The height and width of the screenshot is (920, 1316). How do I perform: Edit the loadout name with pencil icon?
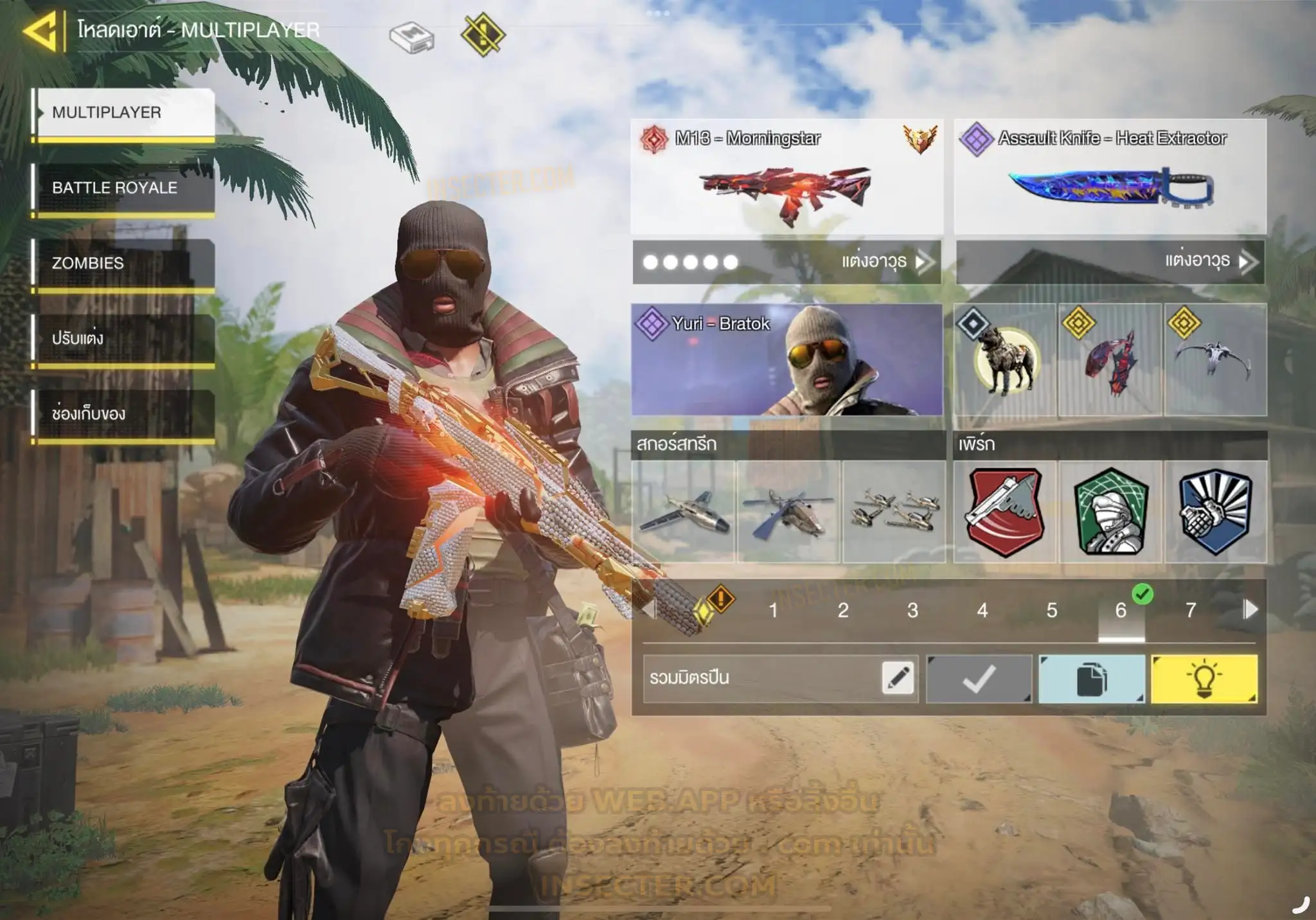coord(898,678)
